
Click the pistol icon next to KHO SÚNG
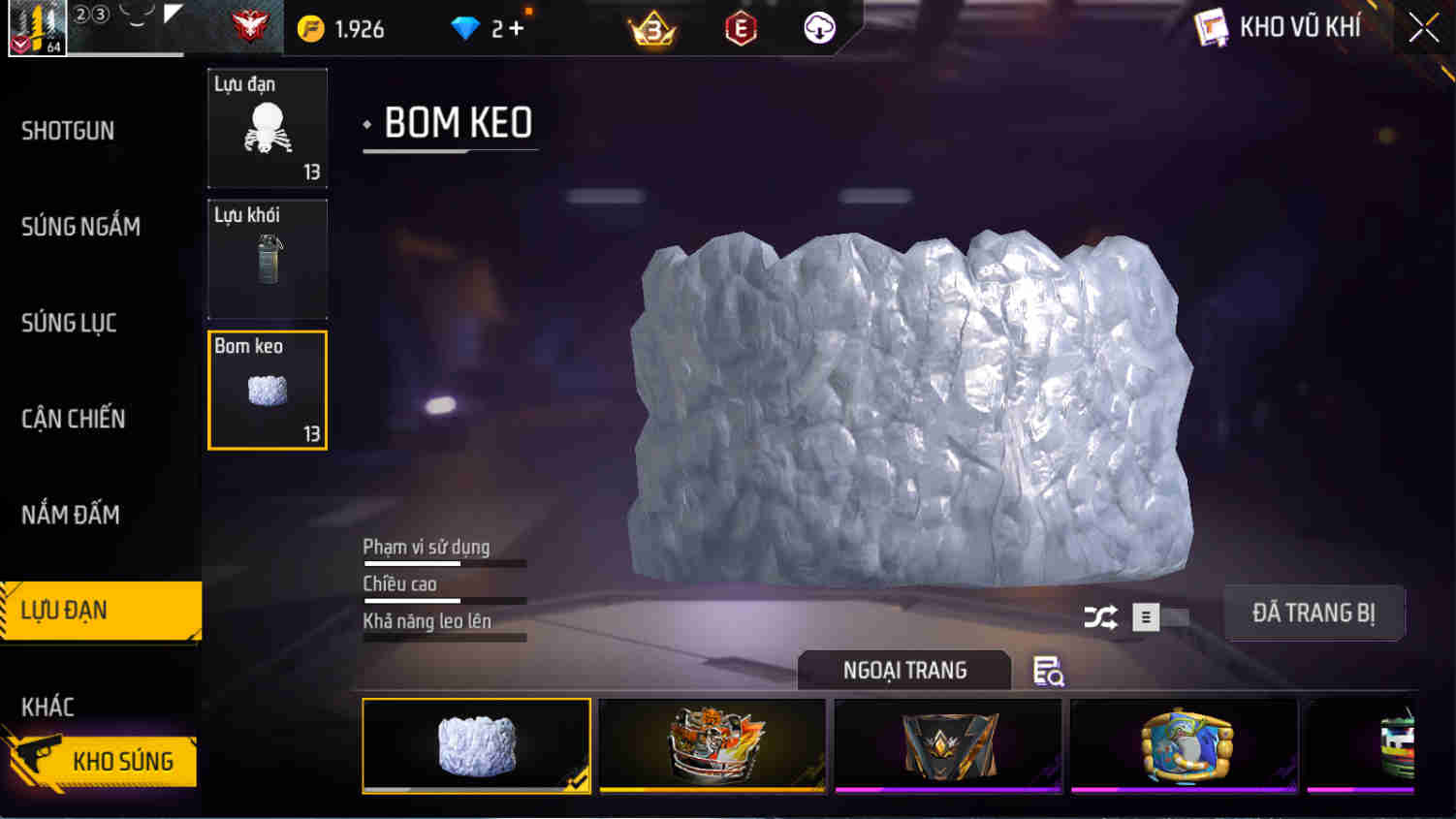(39, 762)
